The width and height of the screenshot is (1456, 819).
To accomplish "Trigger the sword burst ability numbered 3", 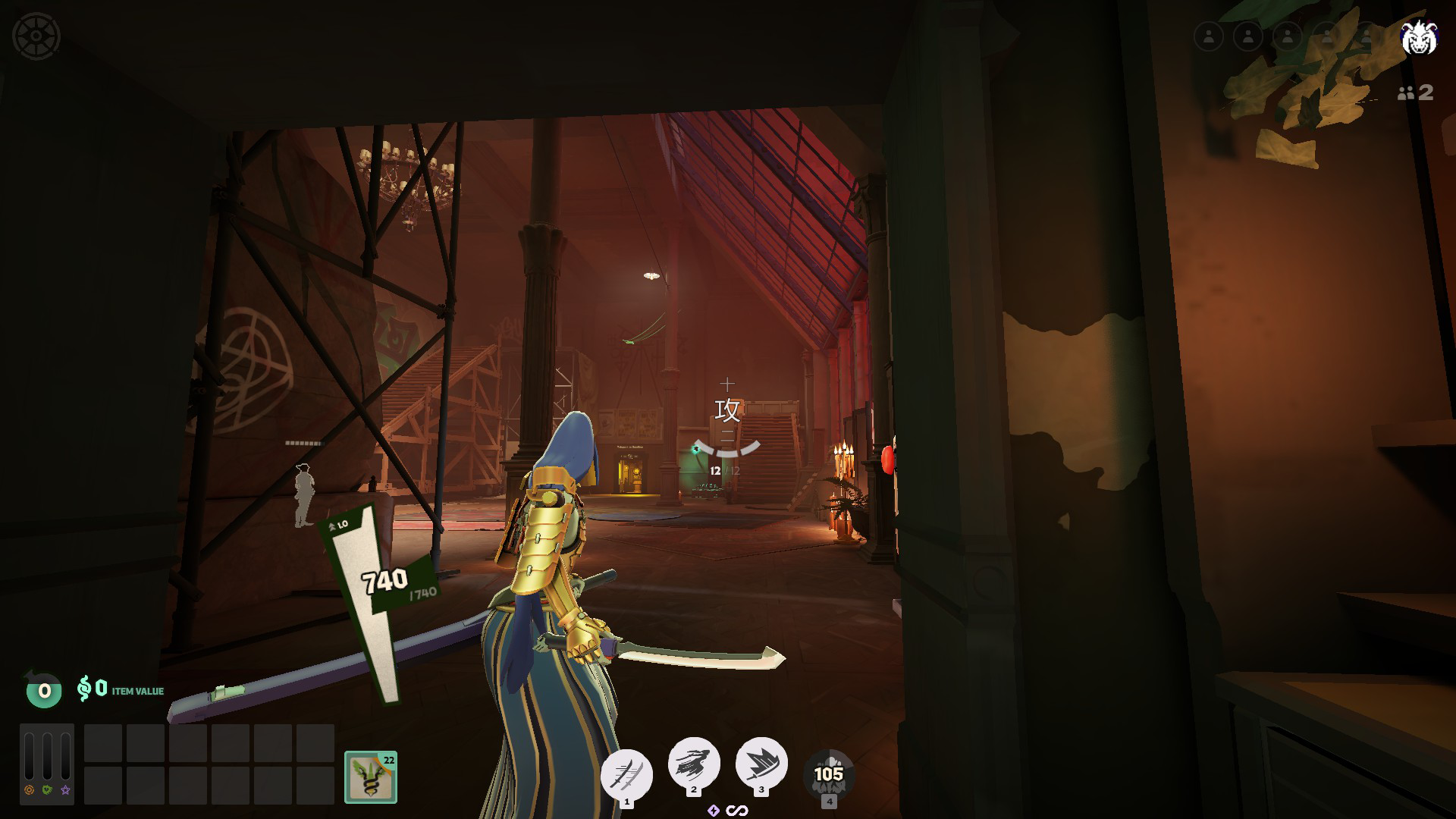I will click(761, 763).
